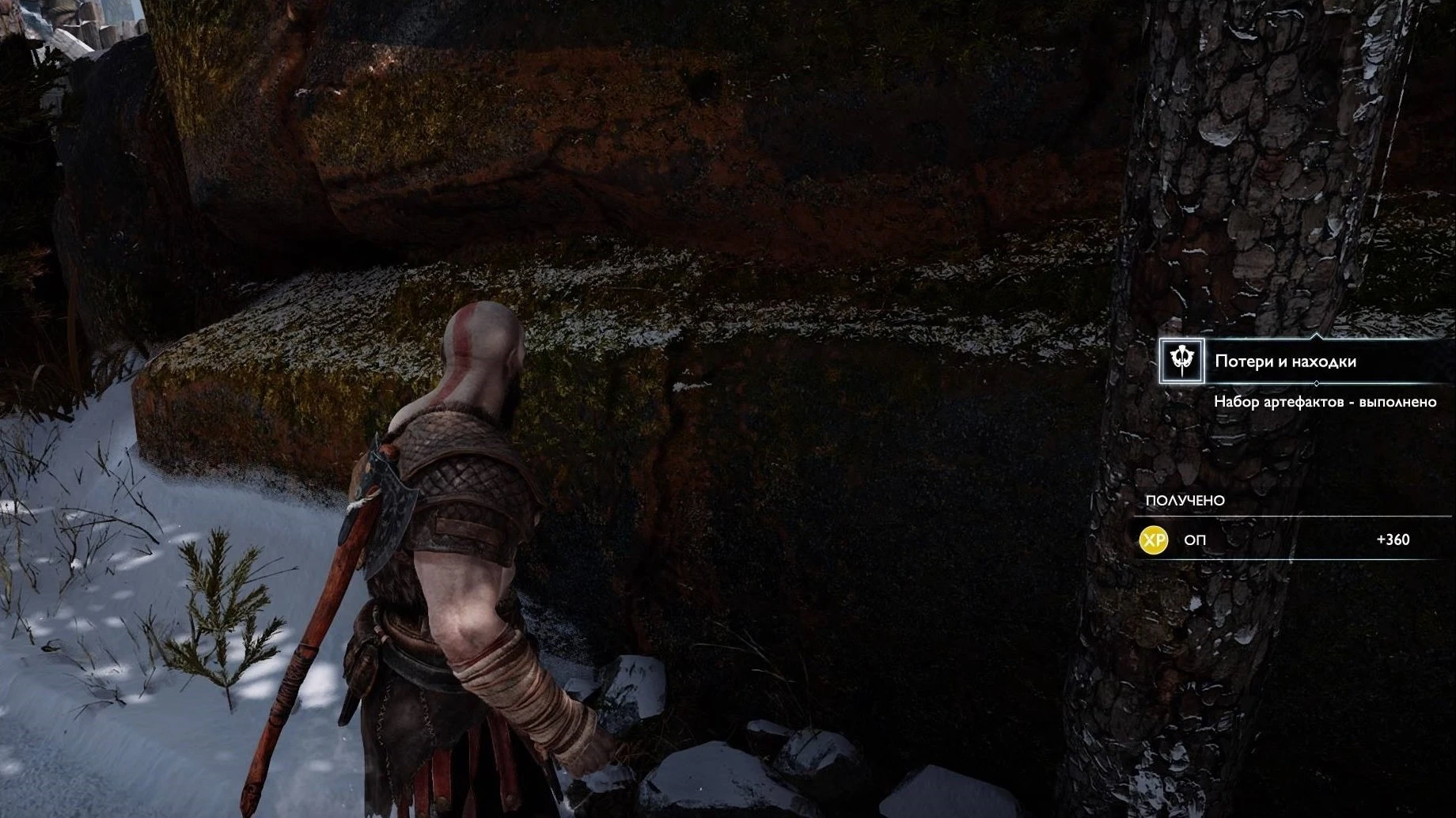Toggle the quest notification 'Потери и находки'
The width and height of the screenshot is (1456, 818).
(1285, 360)
